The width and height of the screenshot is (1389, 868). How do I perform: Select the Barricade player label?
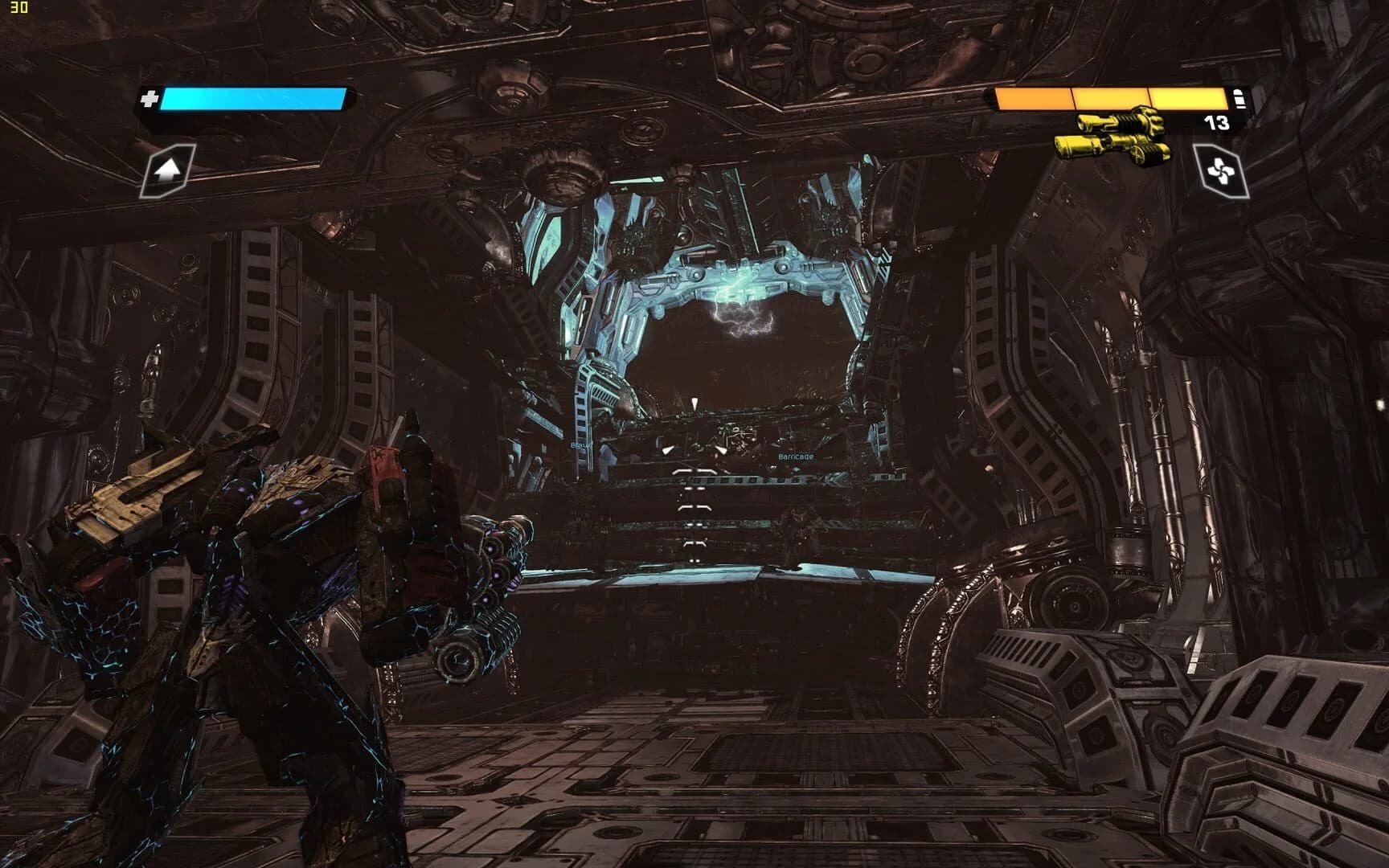(796, 457)
